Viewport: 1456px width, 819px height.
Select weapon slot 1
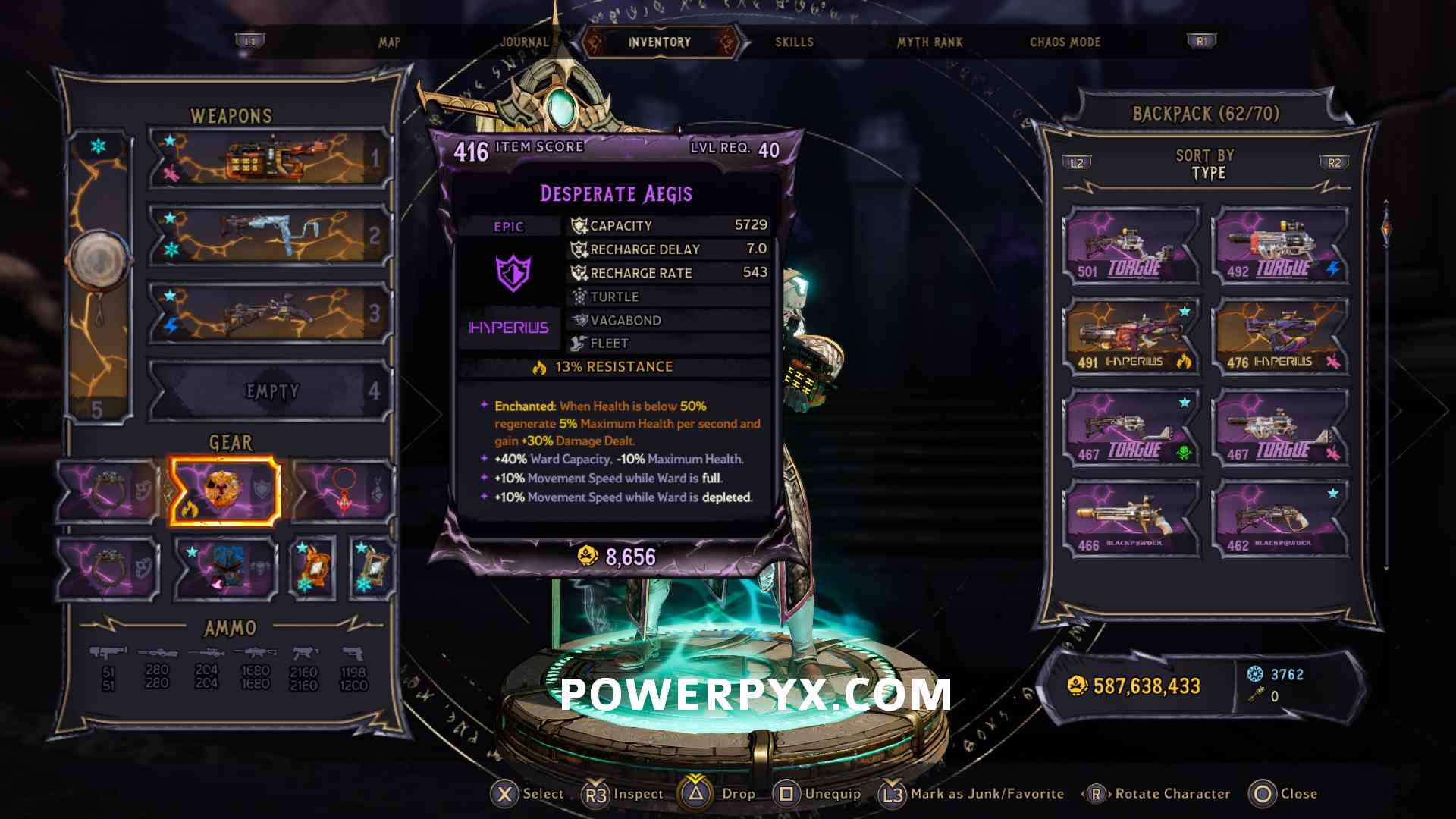pyautogui.click(x=270, y=158)
